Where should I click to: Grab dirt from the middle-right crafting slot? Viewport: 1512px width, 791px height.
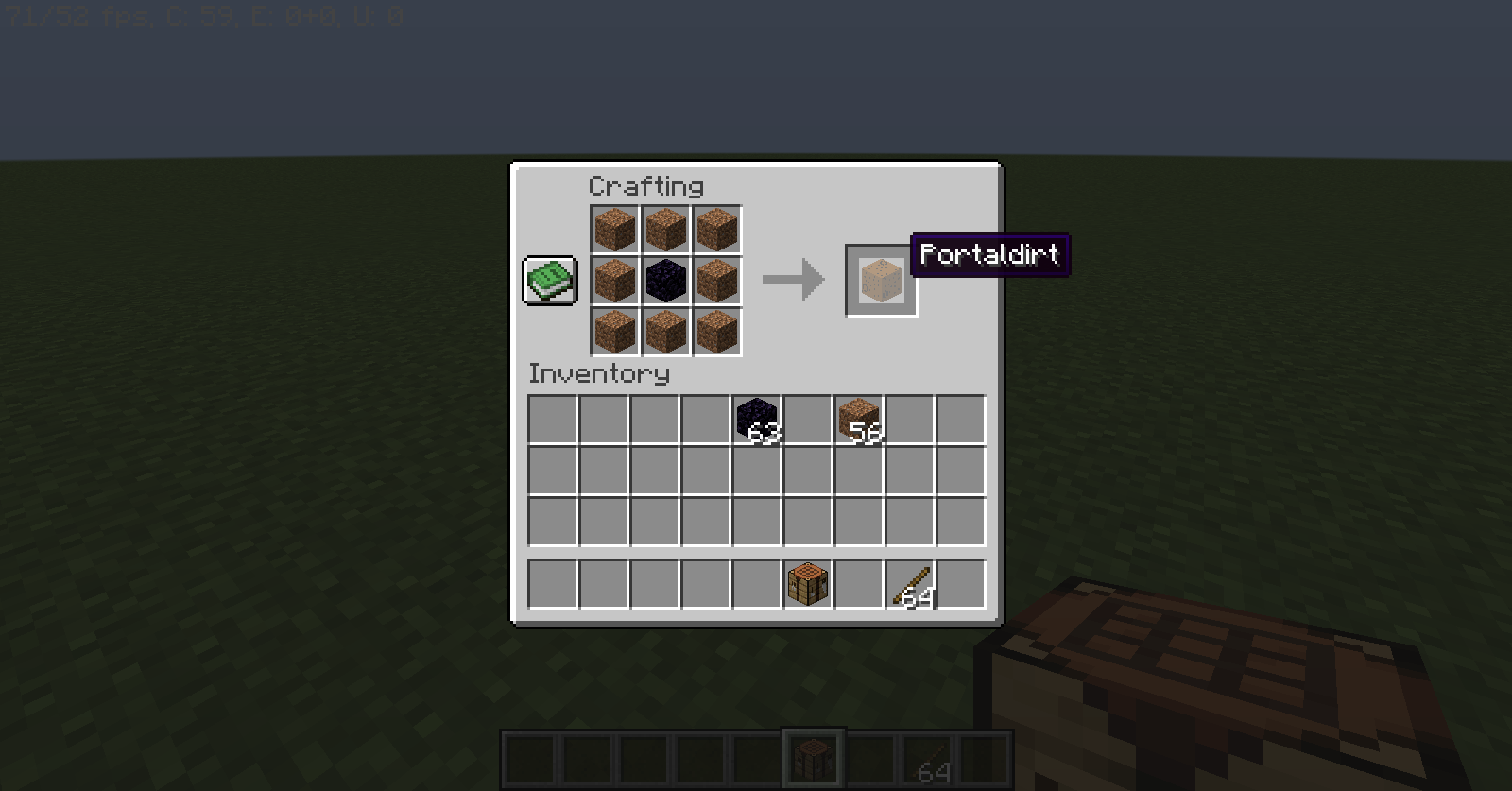click(x=716, y=278)
